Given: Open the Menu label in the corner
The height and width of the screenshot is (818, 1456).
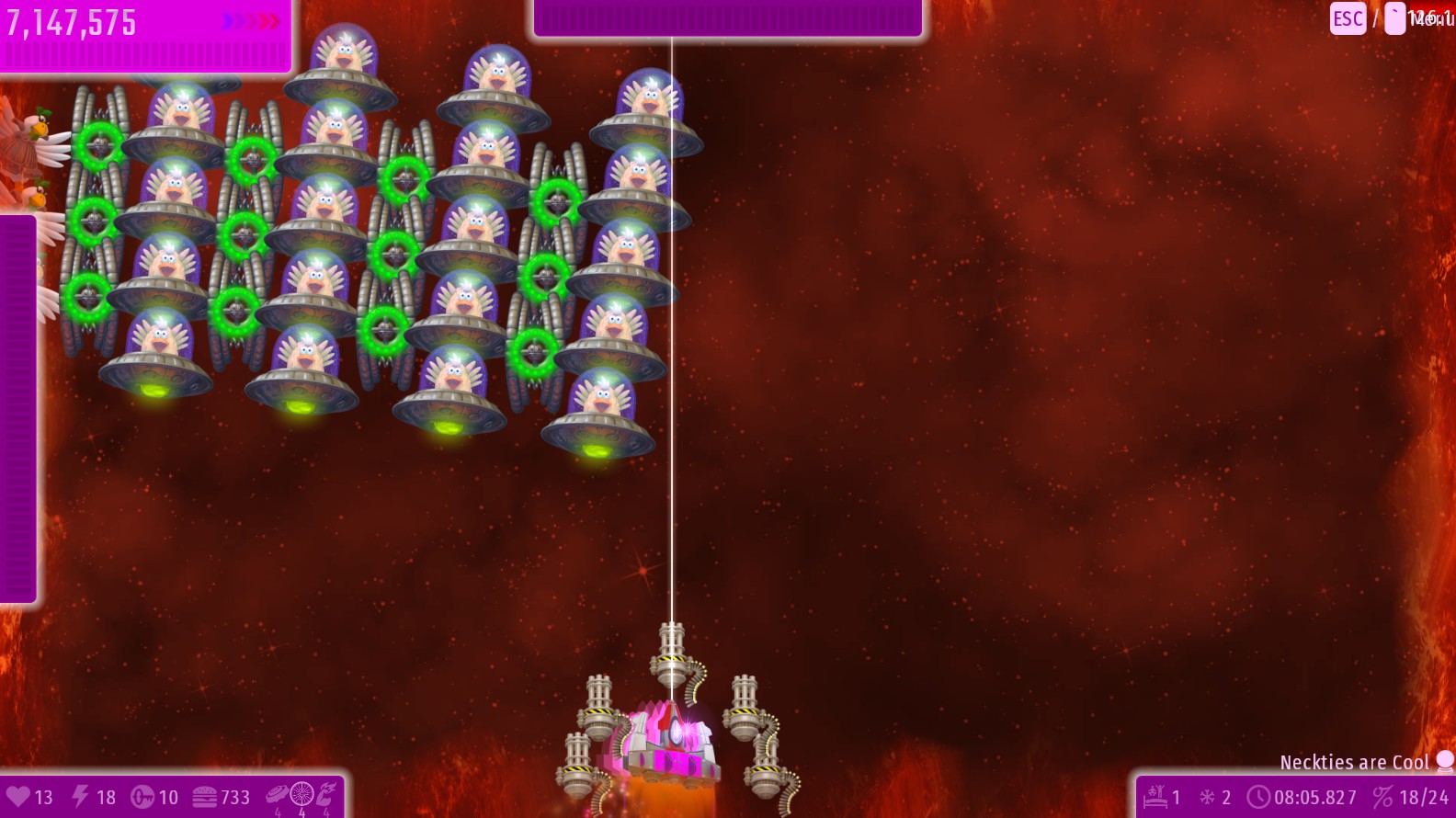Looking at the screenshot, I should point(1431,18).
